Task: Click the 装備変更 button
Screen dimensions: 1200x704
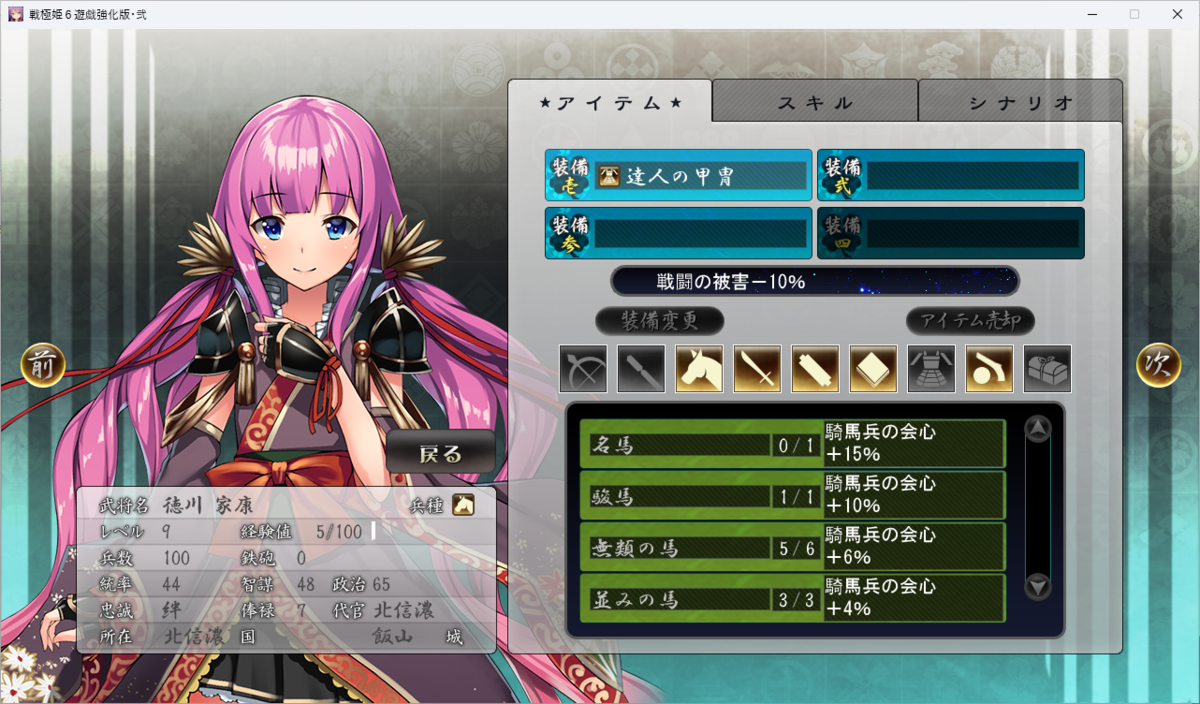Action: (x=659, y=321)
